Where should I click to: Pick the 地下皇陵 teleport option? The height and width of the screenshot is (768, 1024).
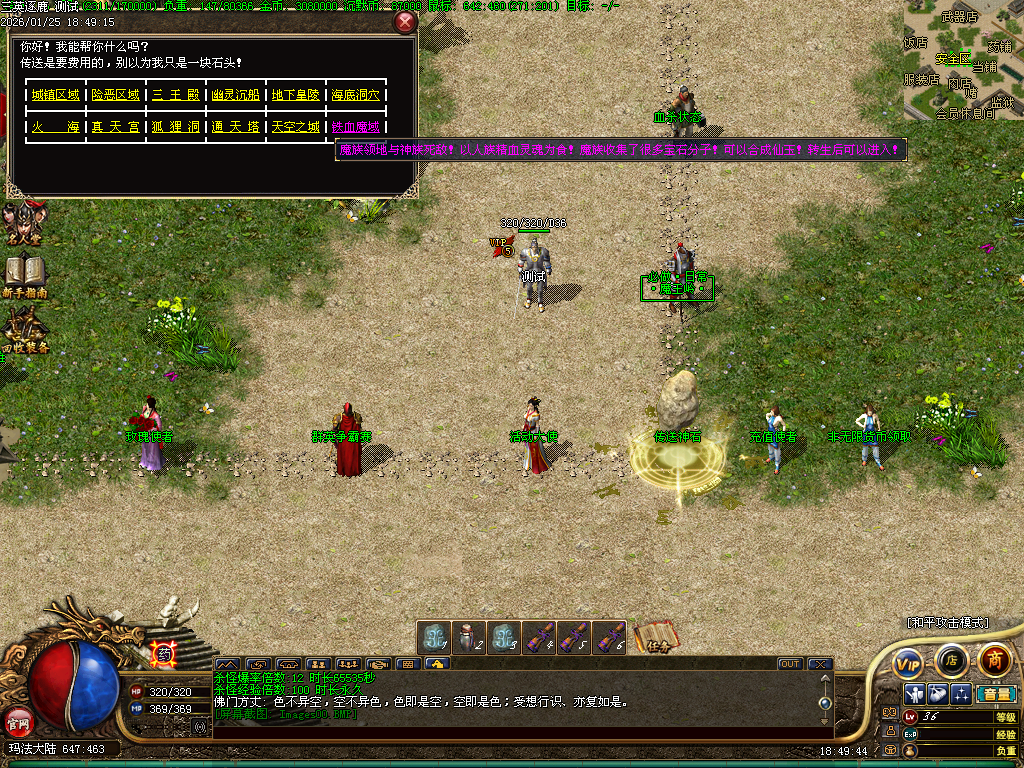(296, 95)
